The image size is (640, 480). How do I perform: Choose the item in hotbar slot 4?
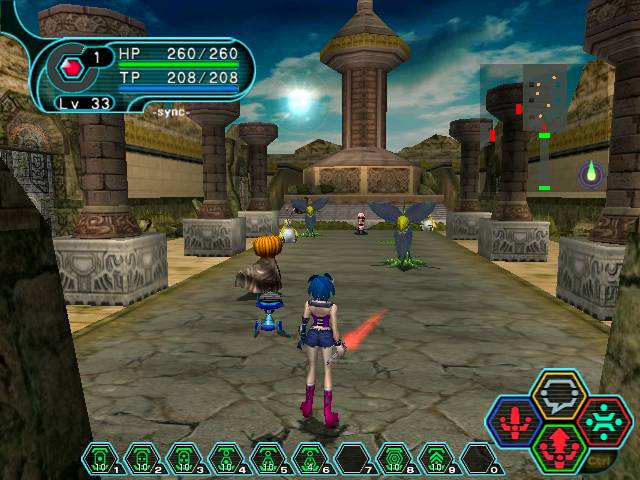click(226, 459)
